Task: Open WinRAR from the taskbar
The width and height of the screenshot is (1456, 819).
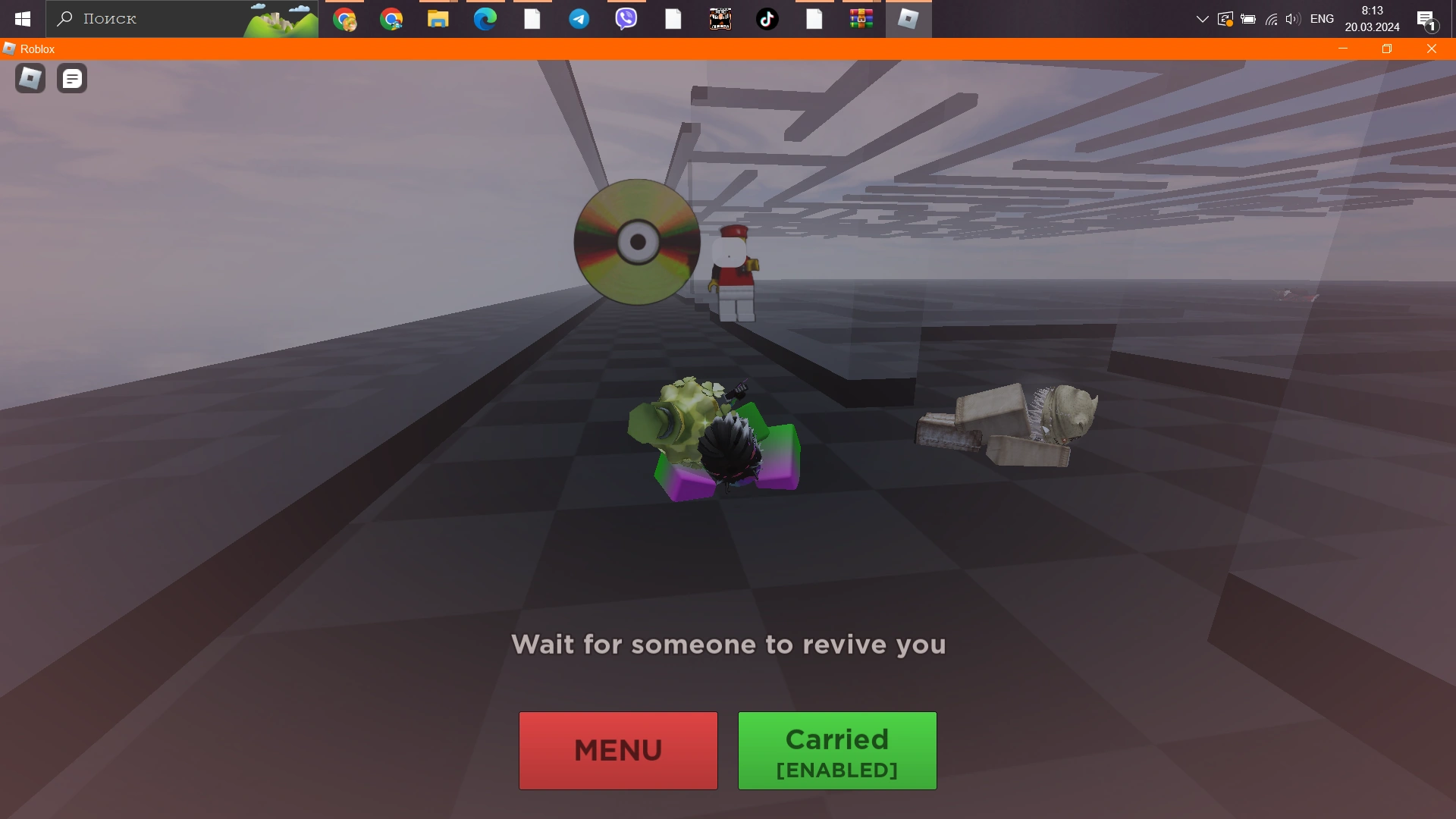Action: 861,19
